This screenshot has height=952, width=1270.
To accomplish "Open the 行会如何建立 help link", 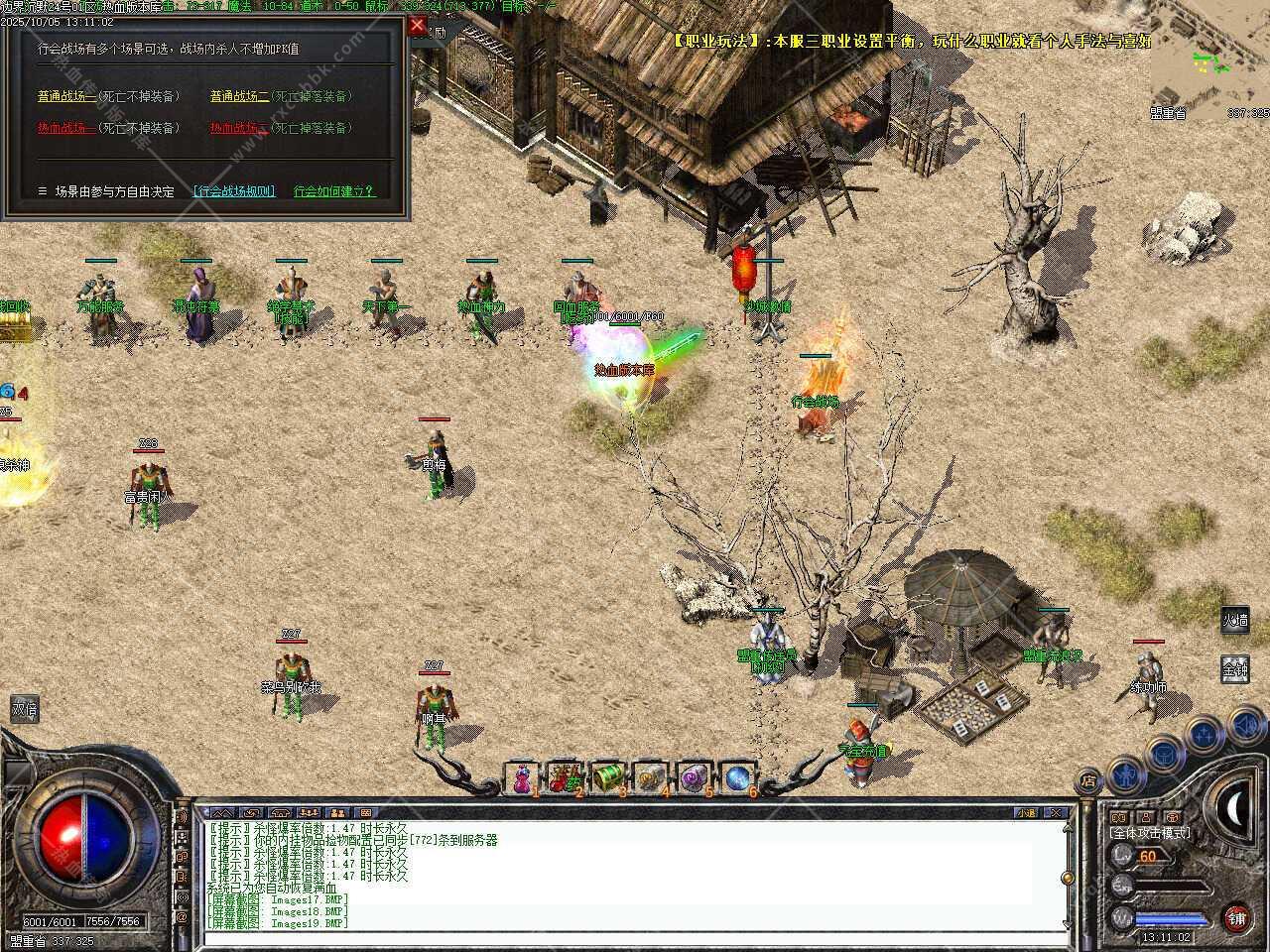I will point(334,191).
